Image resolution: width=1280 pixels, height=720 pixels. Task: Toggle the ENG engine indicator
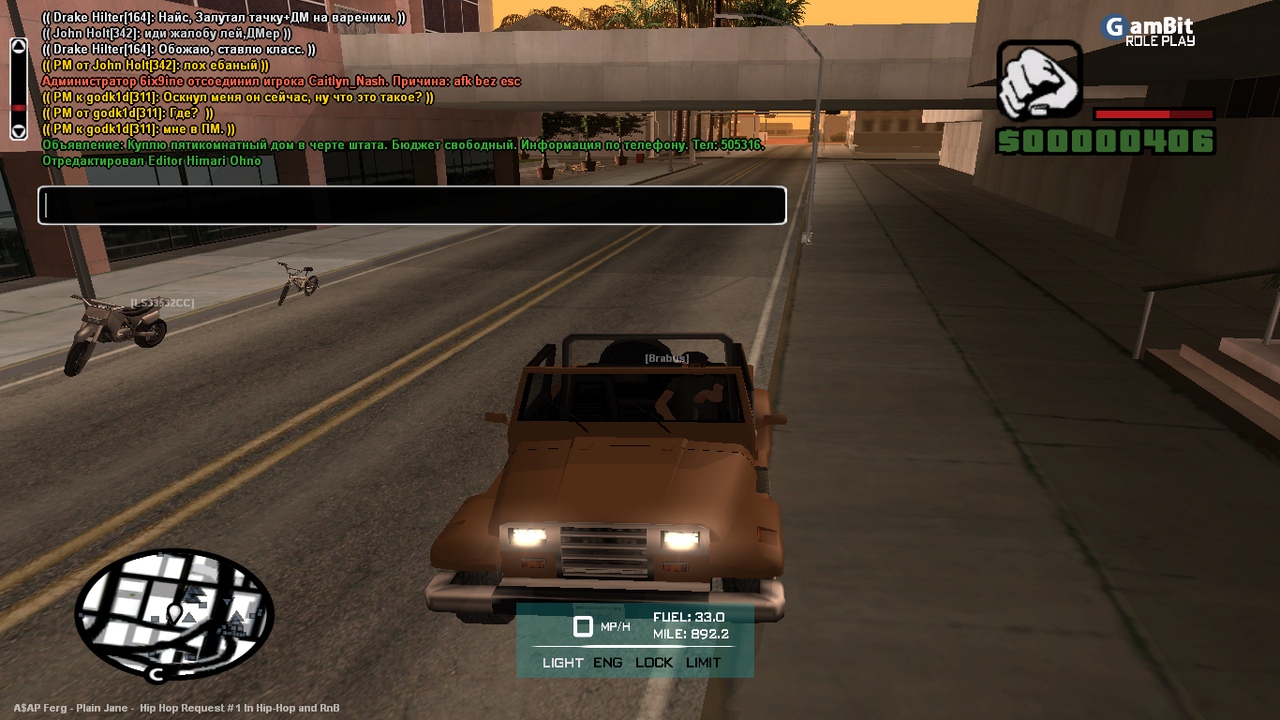point(608,662)
